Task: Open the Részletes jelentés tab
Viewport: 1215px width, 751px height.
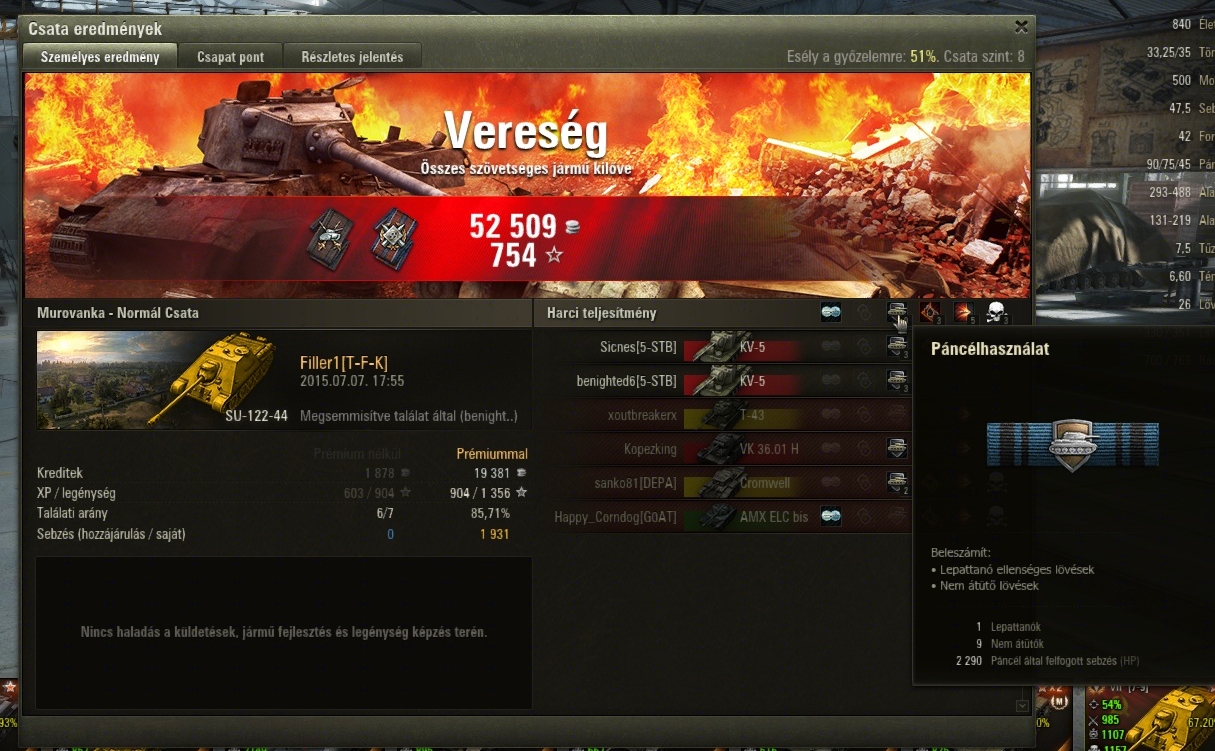Action: 352,57
